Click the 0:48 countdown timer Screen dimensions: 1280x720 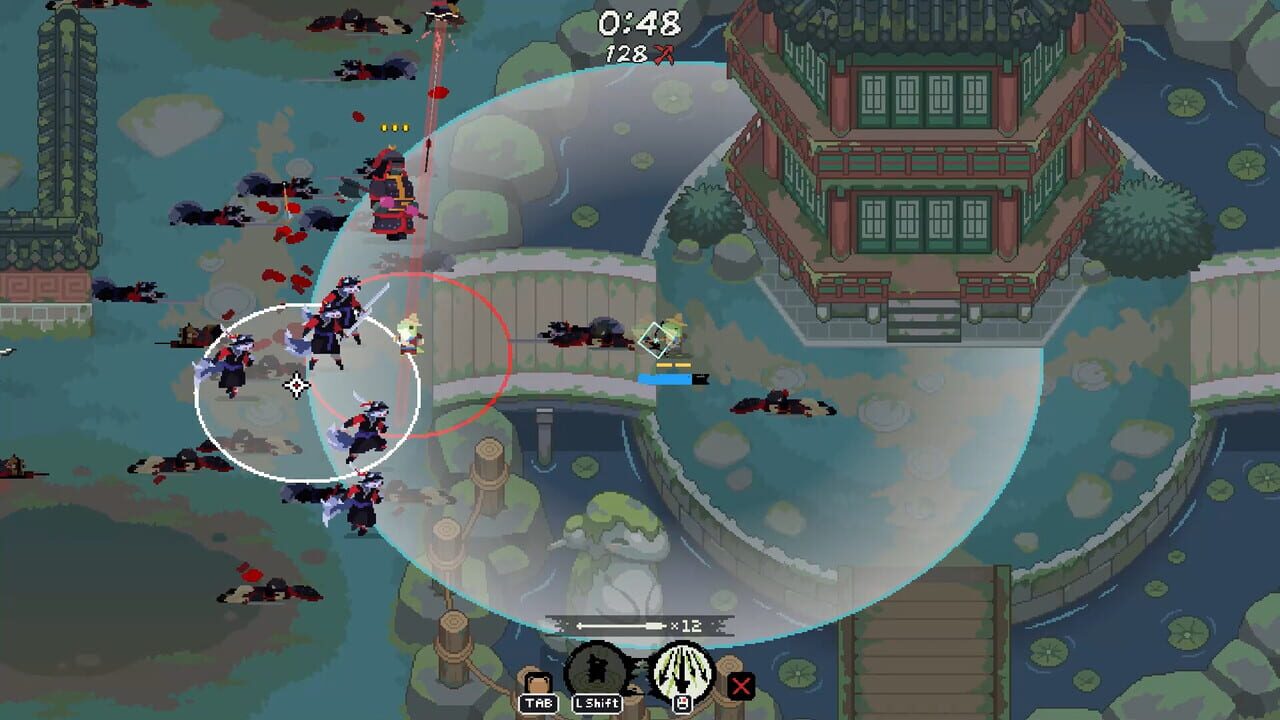(x=638, y=22)
